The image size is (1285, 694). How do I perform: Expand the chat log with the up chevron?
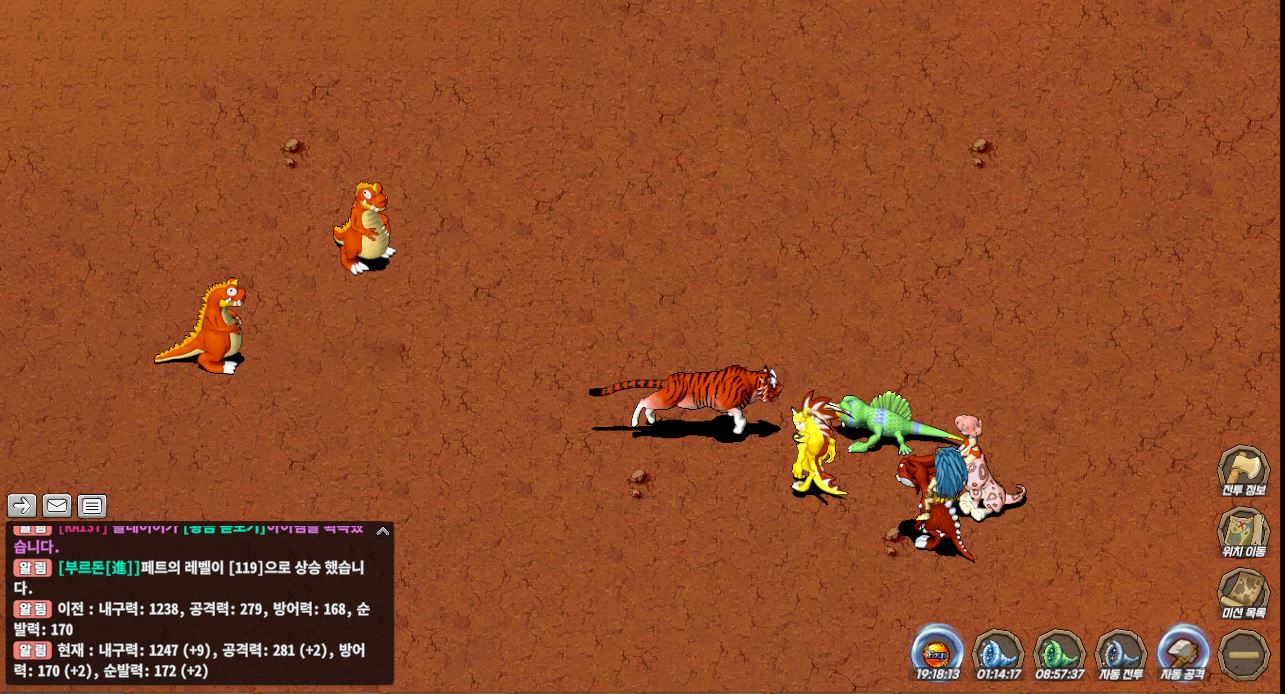382,531
